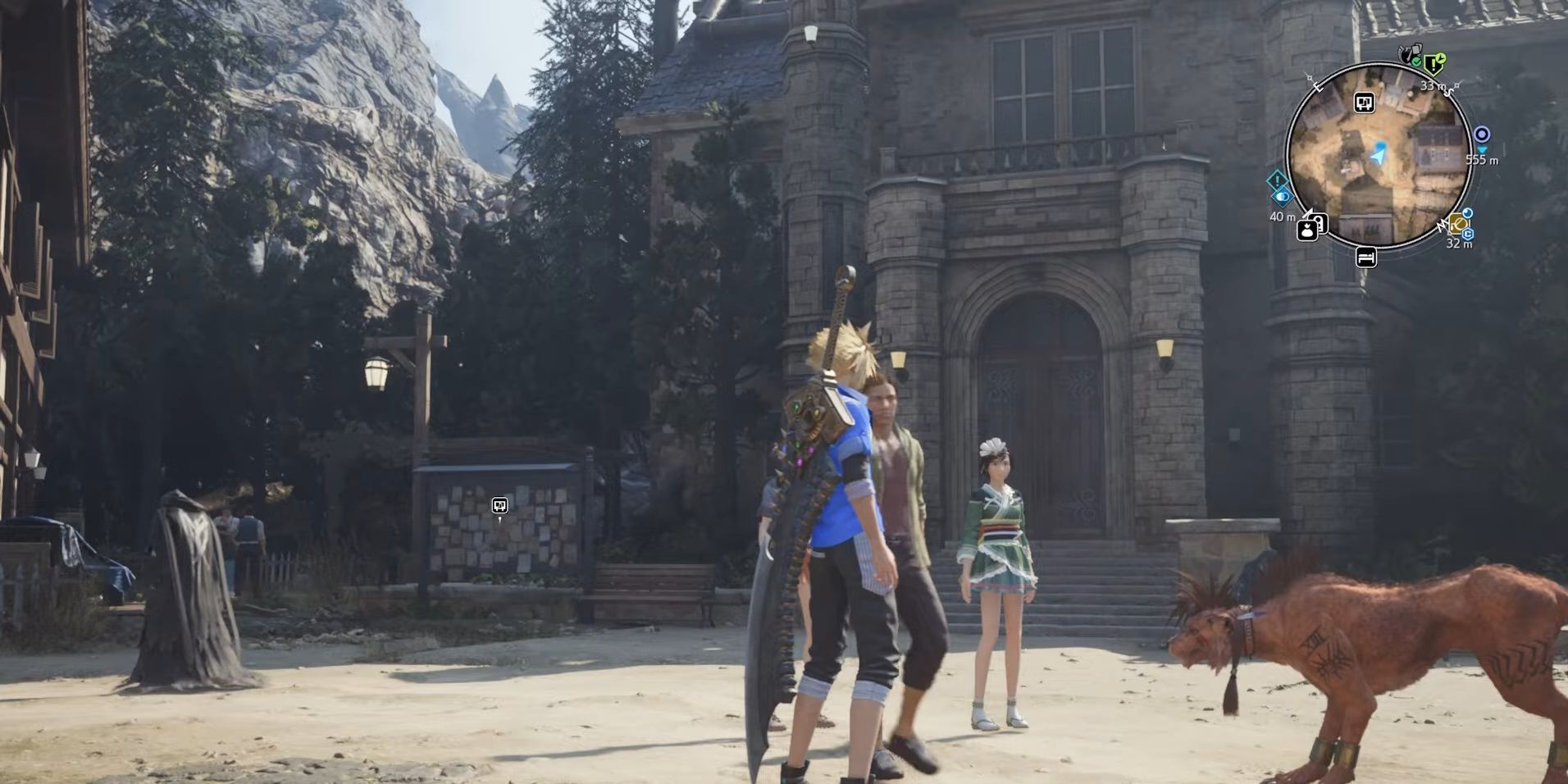Click the 32 m distance label

(1457, 244)
